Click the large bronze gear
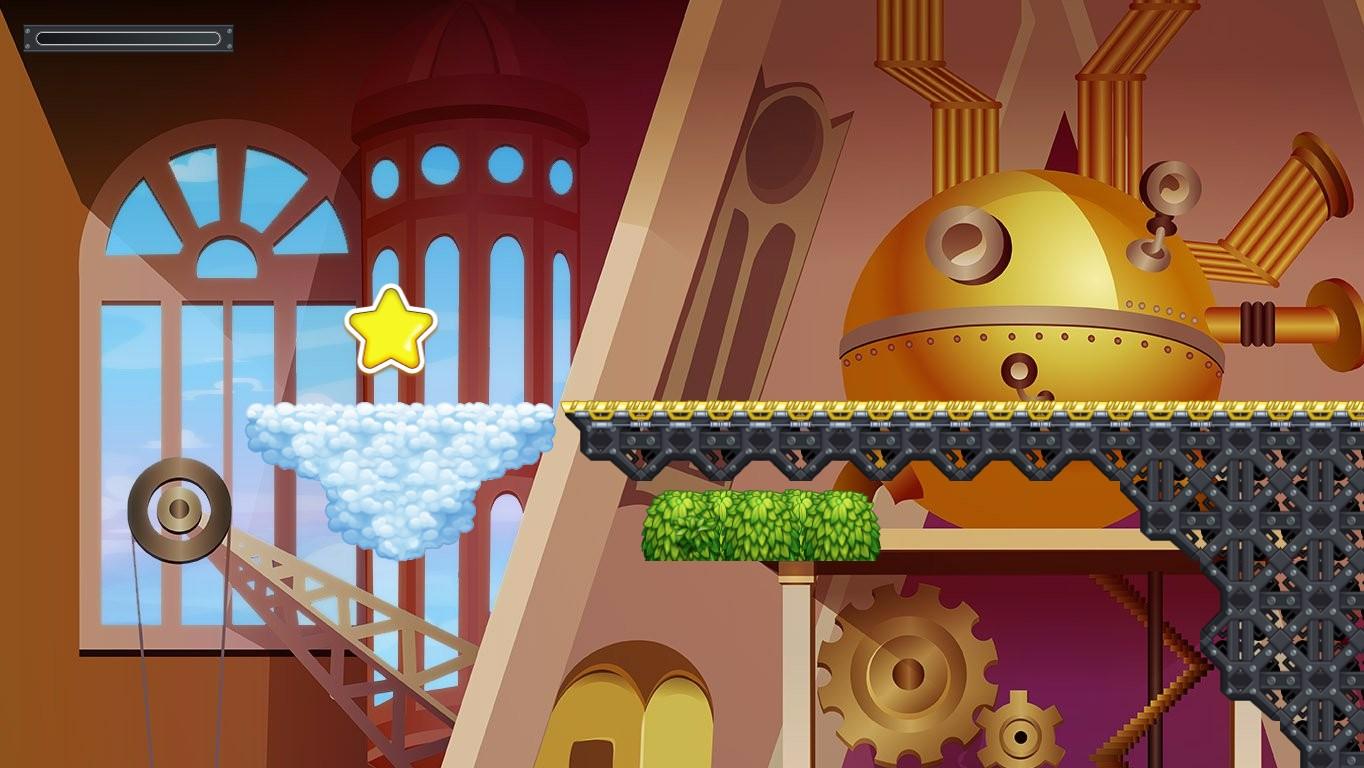 point(906,674)
